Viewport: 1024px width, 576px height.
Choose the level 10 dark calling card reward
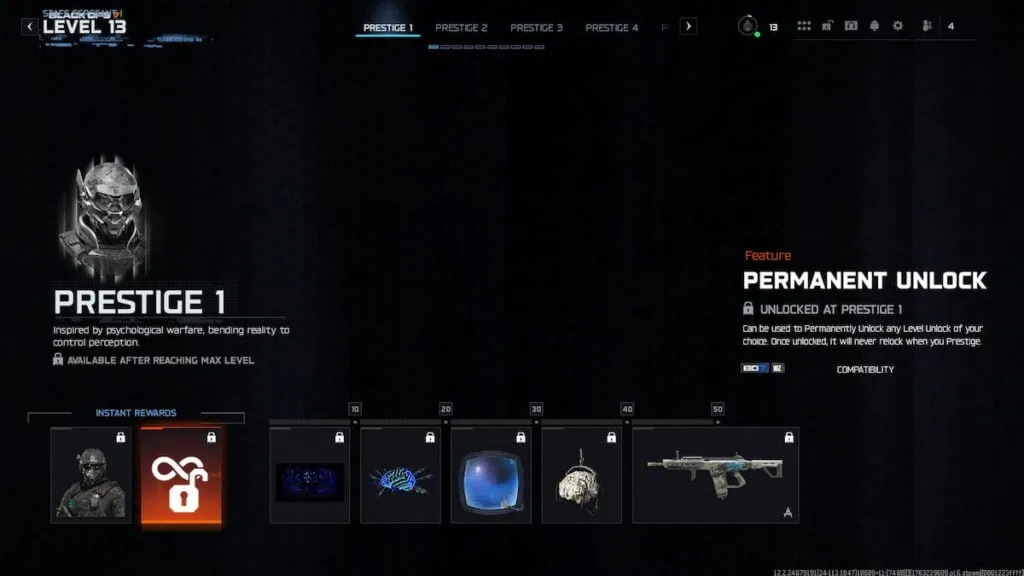310,476
